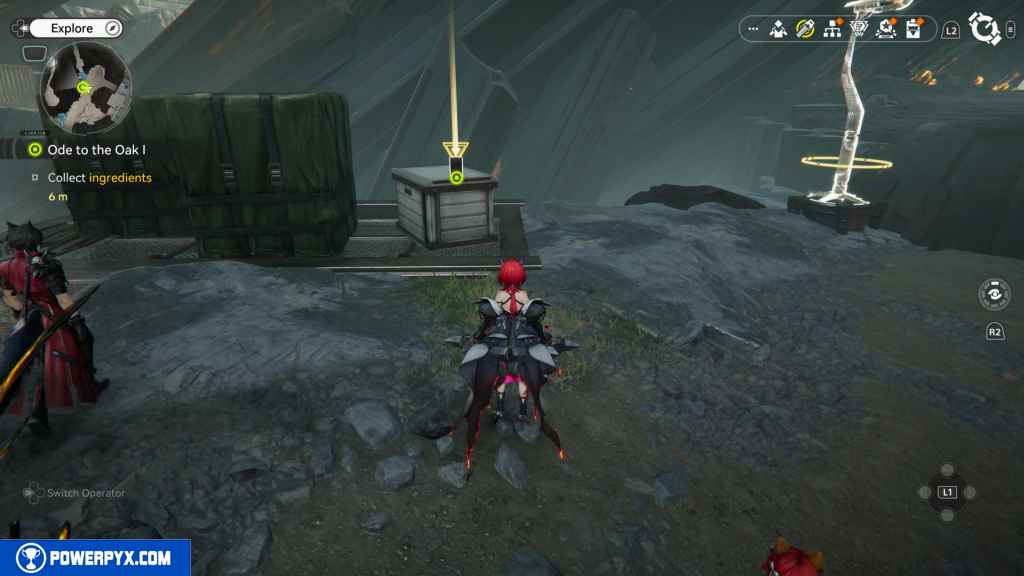
Task: Open the three-dots more options menu
Action: point(753,29)
